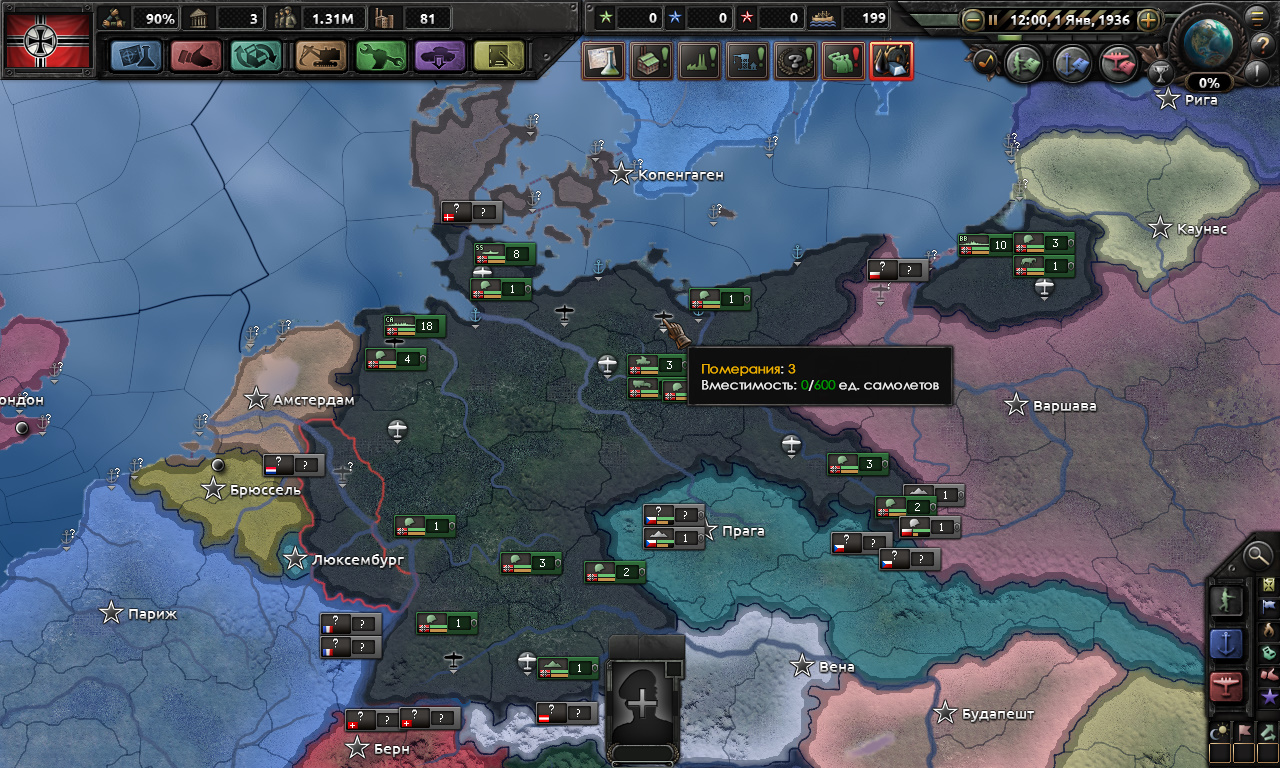
Task: Click the magnifier search tool on the right
Action: (x=1258, y=557)
